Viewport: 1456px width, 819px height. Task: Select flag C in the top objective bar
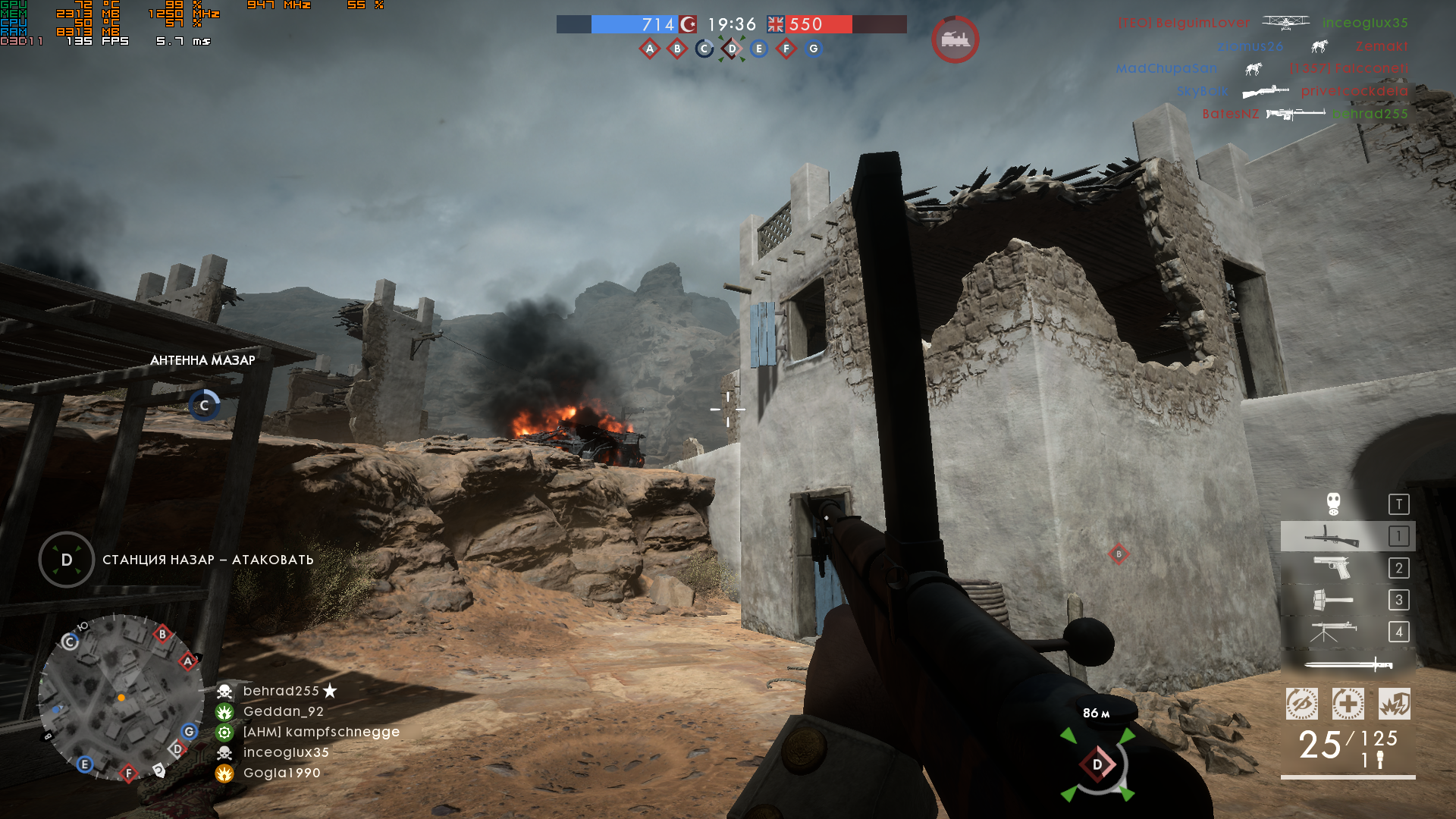click(704, 49)
